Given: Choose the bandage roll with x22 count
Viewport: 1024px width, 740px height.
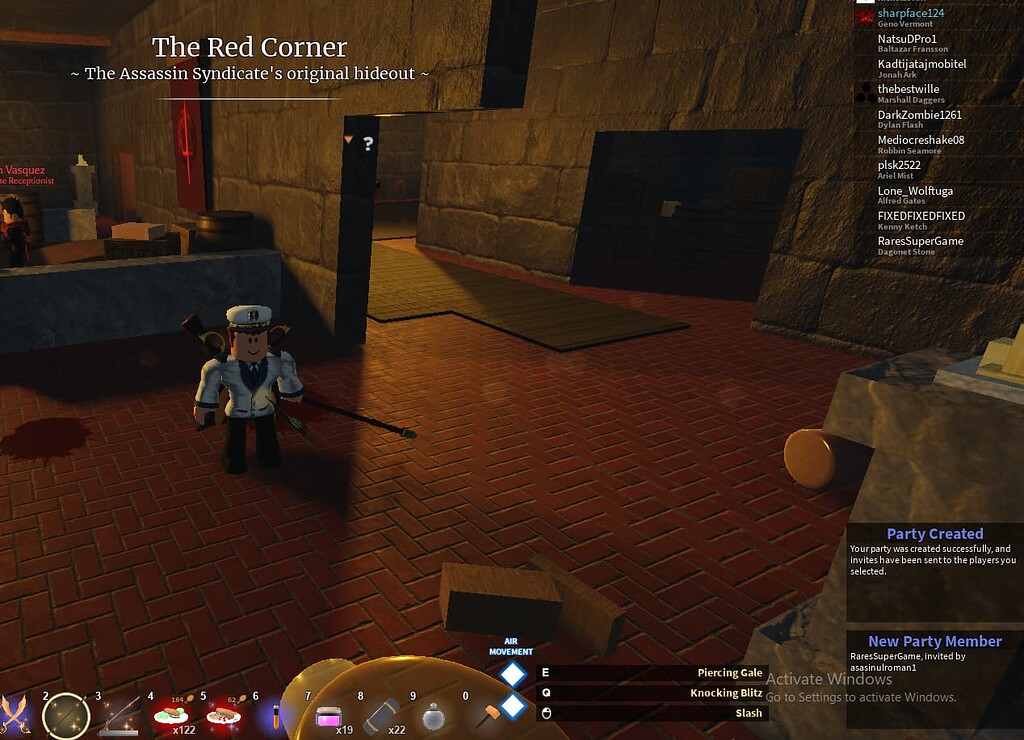Looking at the screenshot, I should point(382,716).
